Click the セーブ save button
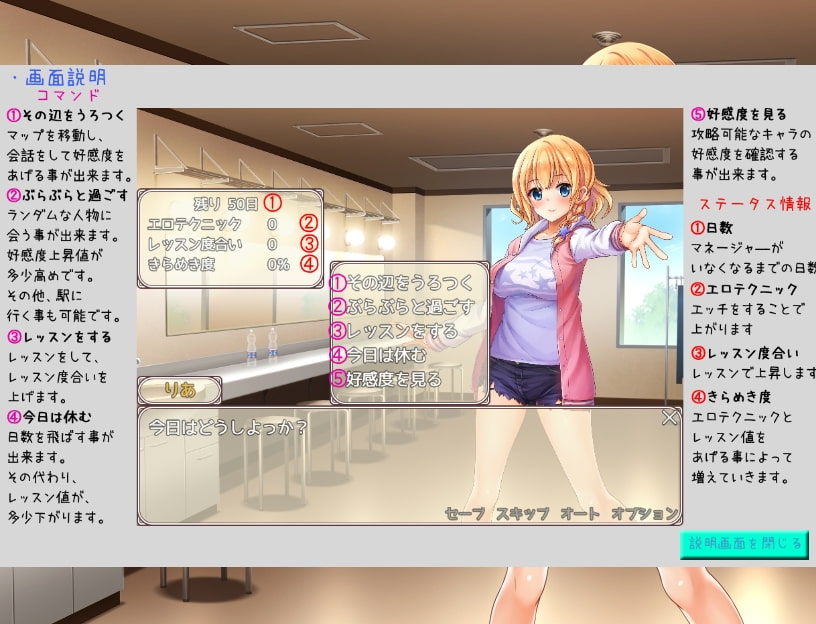Viewport: 816px width, 624px height. click(464, 513)
